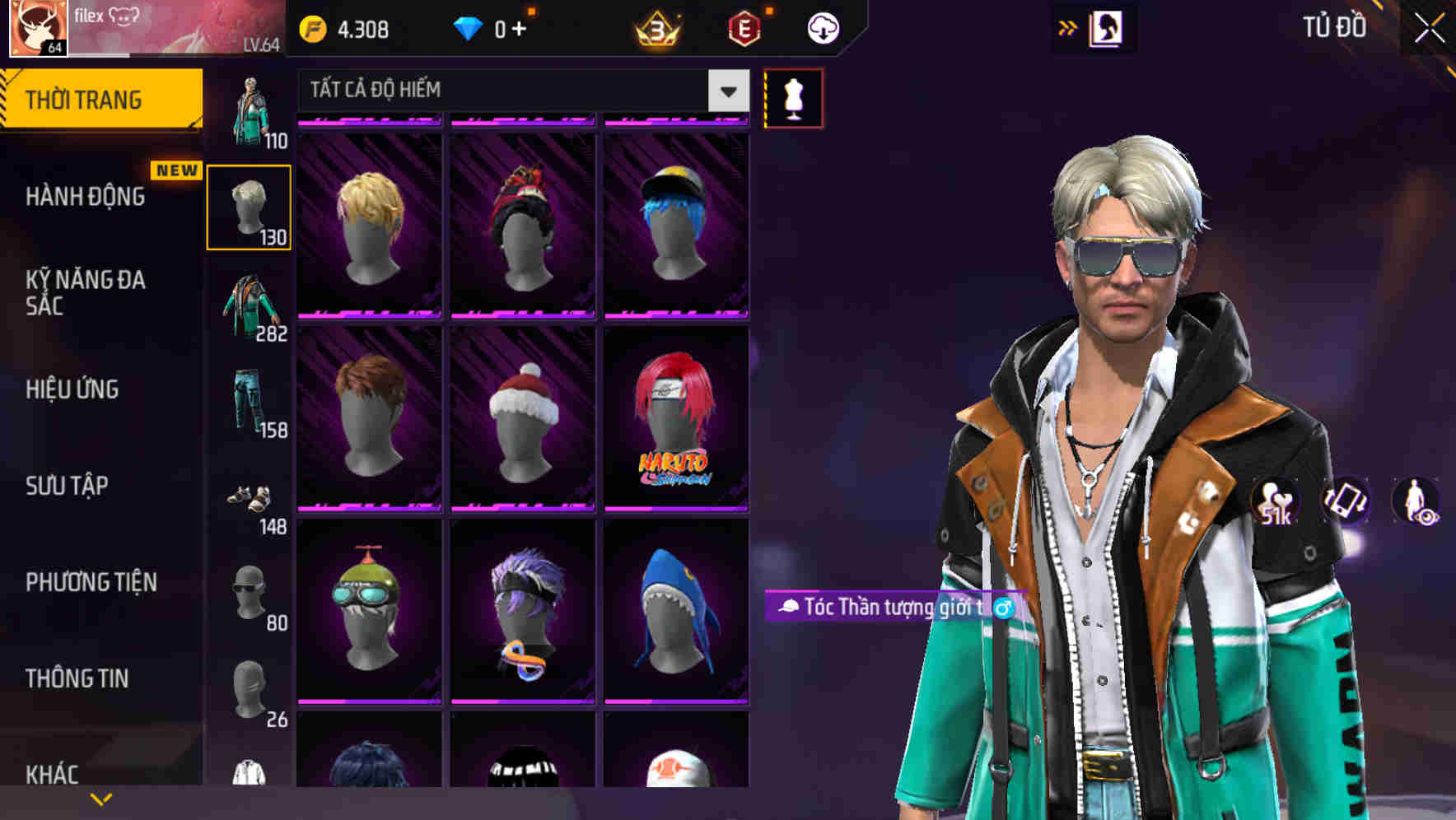Screen dimensions: 1456x820
Task: Open the SƯU TẬP category
Action: click(66, 486)
